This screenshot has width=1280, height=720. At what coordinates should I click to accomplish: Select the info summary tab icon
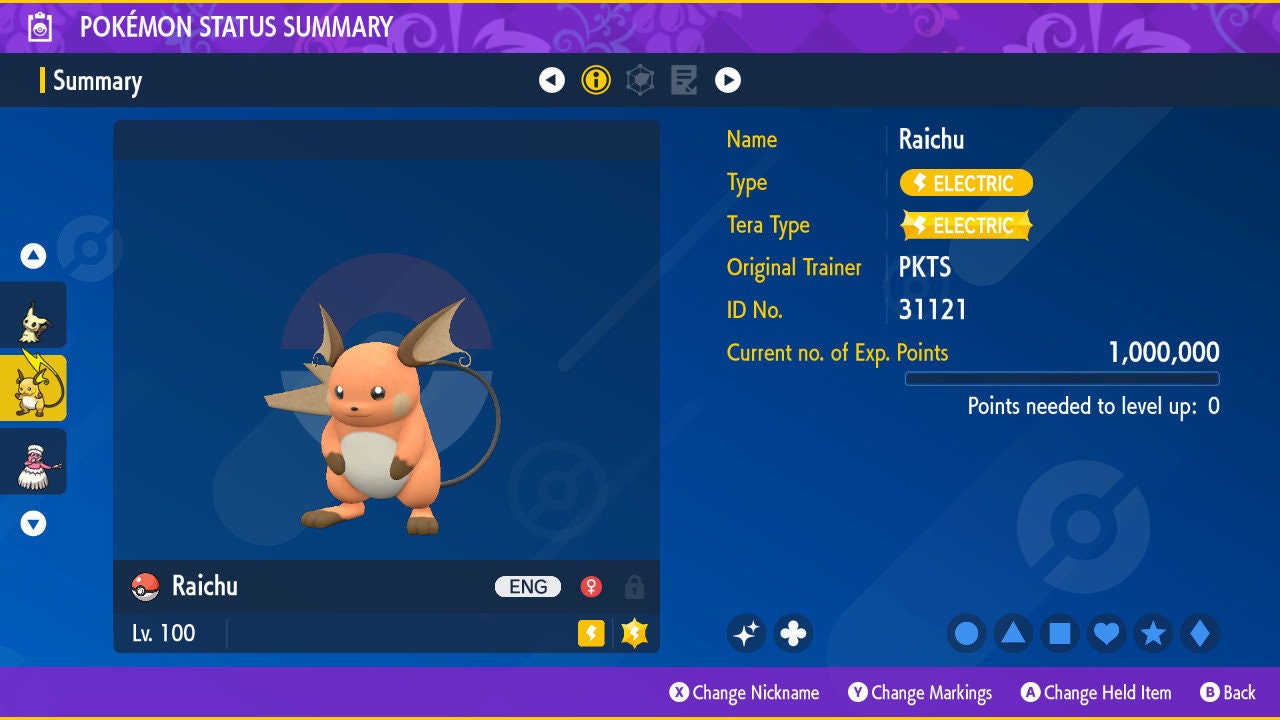[596, 80]
